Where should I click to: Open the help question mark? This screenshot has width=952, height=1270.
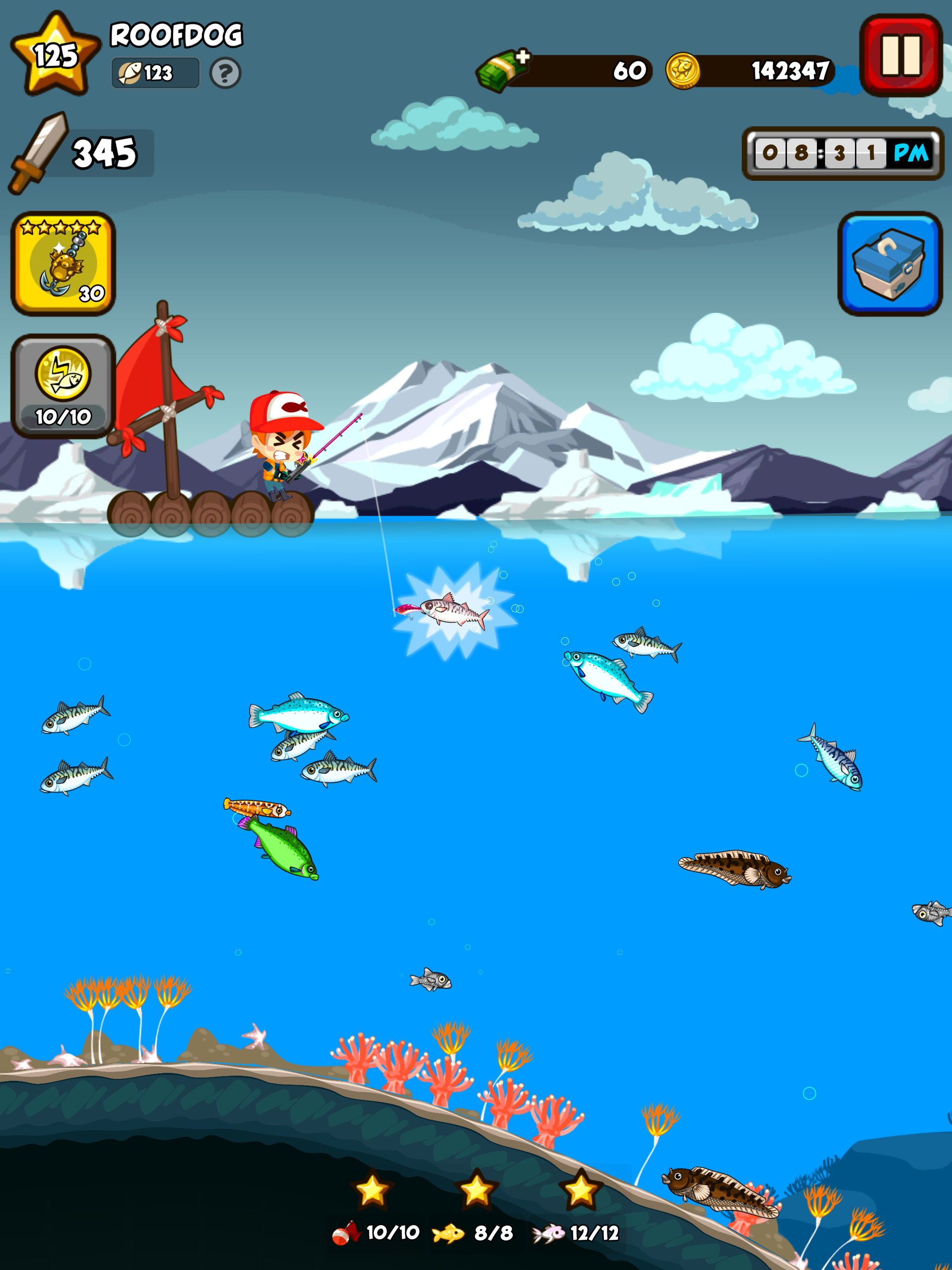point(225,73)
